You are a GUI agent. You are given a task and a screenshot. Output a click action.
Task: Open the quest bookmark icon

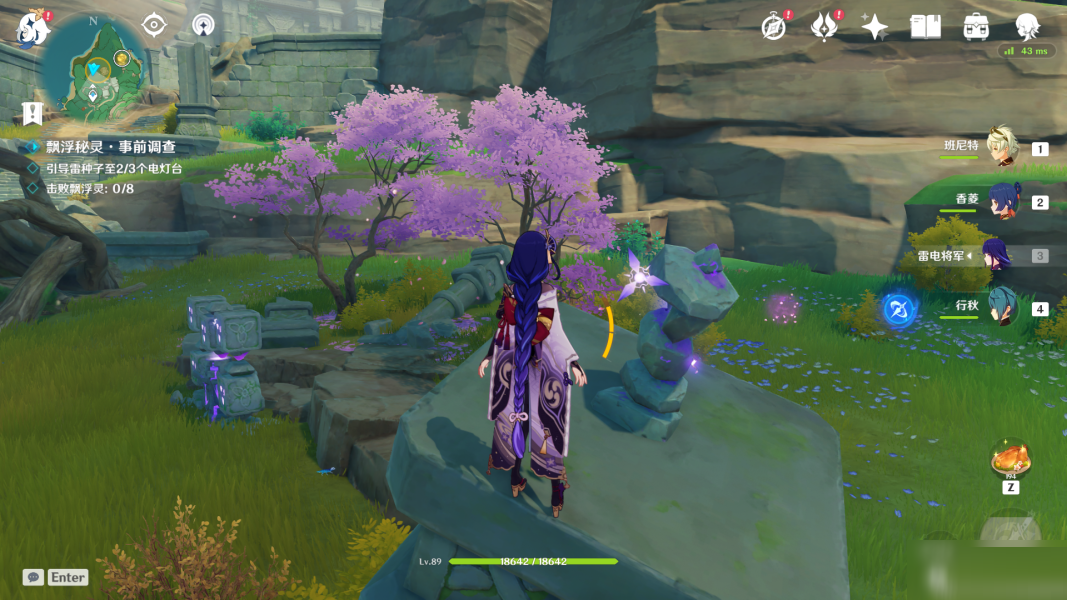pos(33,113)
